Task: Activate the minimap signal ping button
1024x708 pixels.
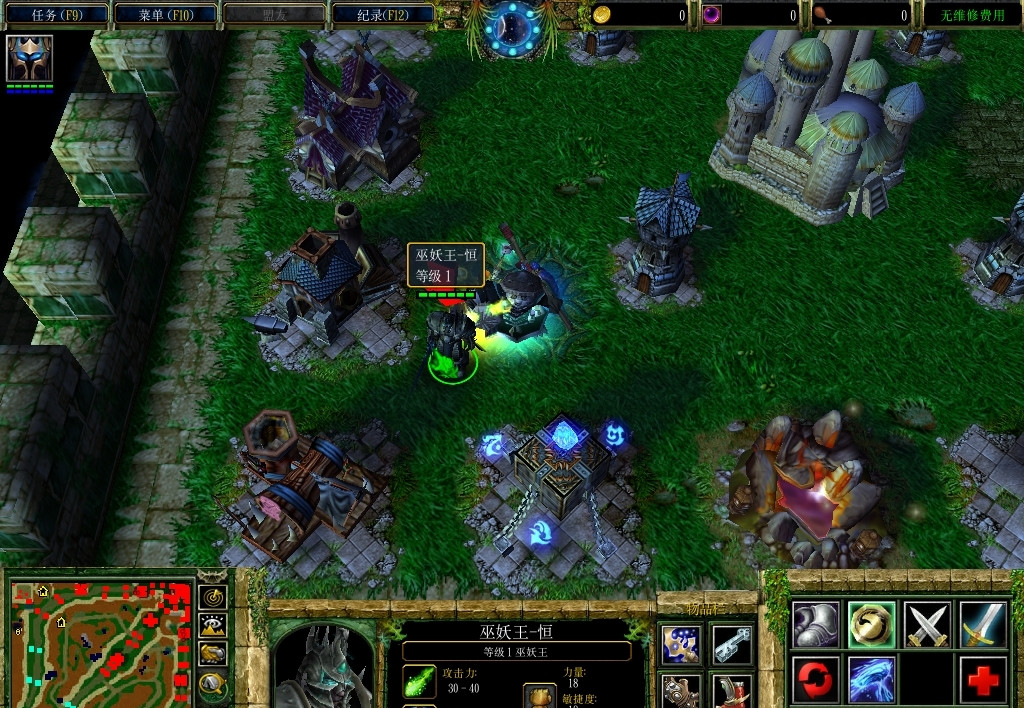Action: tap(212, 597)
